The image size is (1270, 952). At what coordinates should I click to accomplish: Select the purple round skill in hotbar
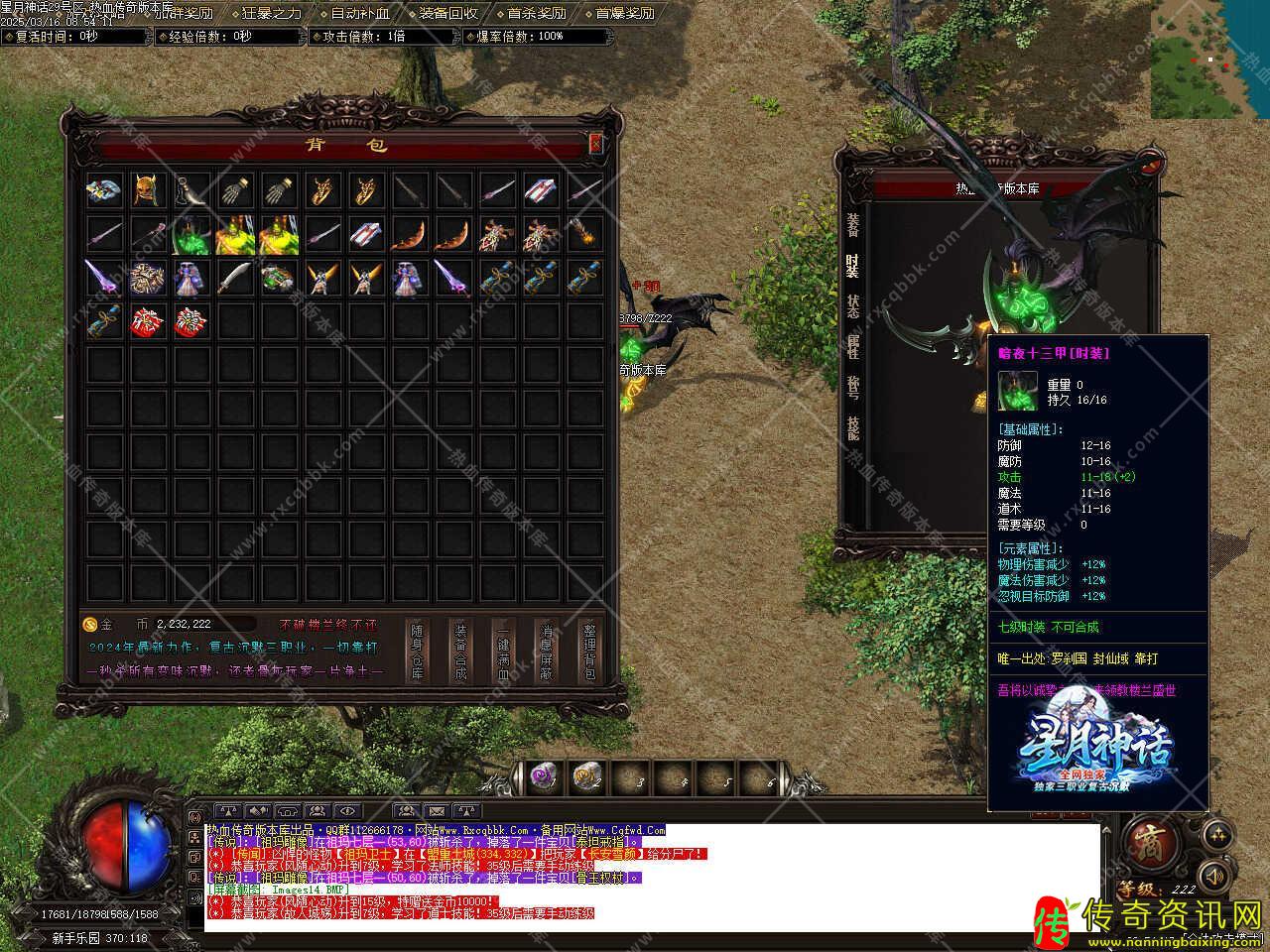pos(542,774)
